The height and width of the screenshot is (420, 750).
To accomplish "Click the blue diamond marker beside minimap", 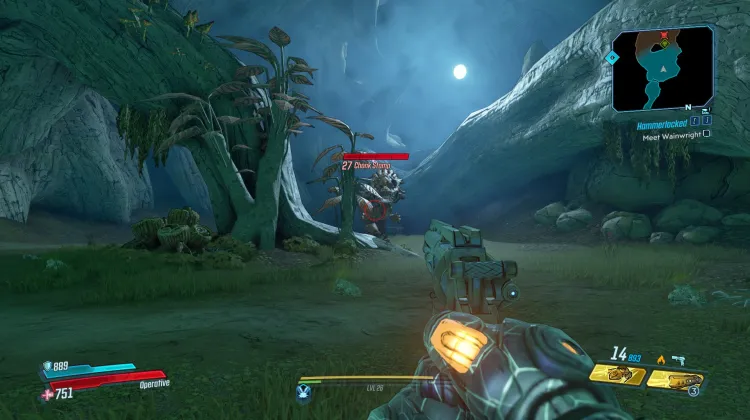I will (x=611, y=58).
